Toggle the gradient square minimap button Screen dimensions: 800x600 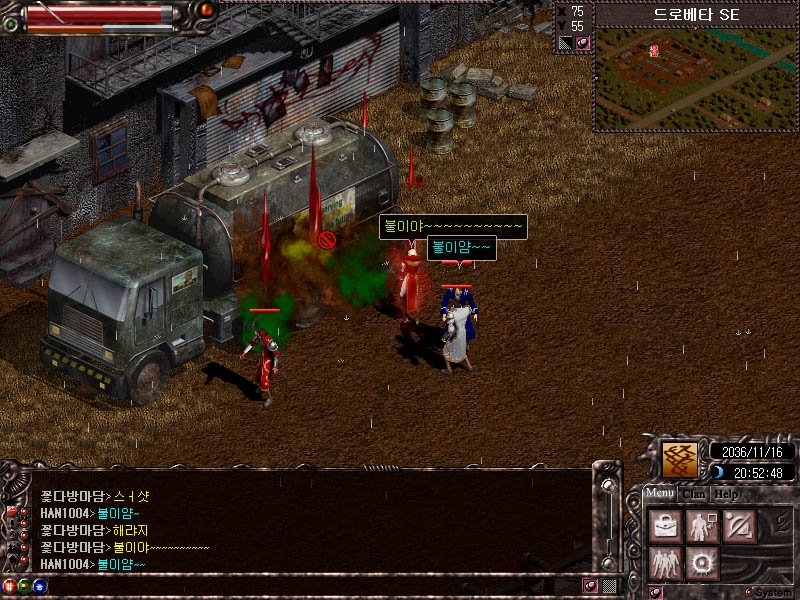coord(565,43)
